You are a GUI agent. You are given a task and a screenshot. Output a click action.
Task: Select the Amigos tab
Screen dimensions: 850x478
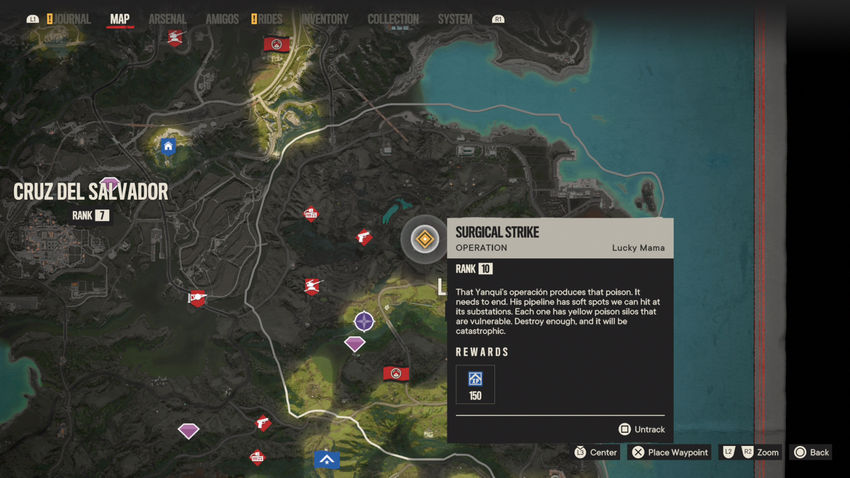(221, 19)
